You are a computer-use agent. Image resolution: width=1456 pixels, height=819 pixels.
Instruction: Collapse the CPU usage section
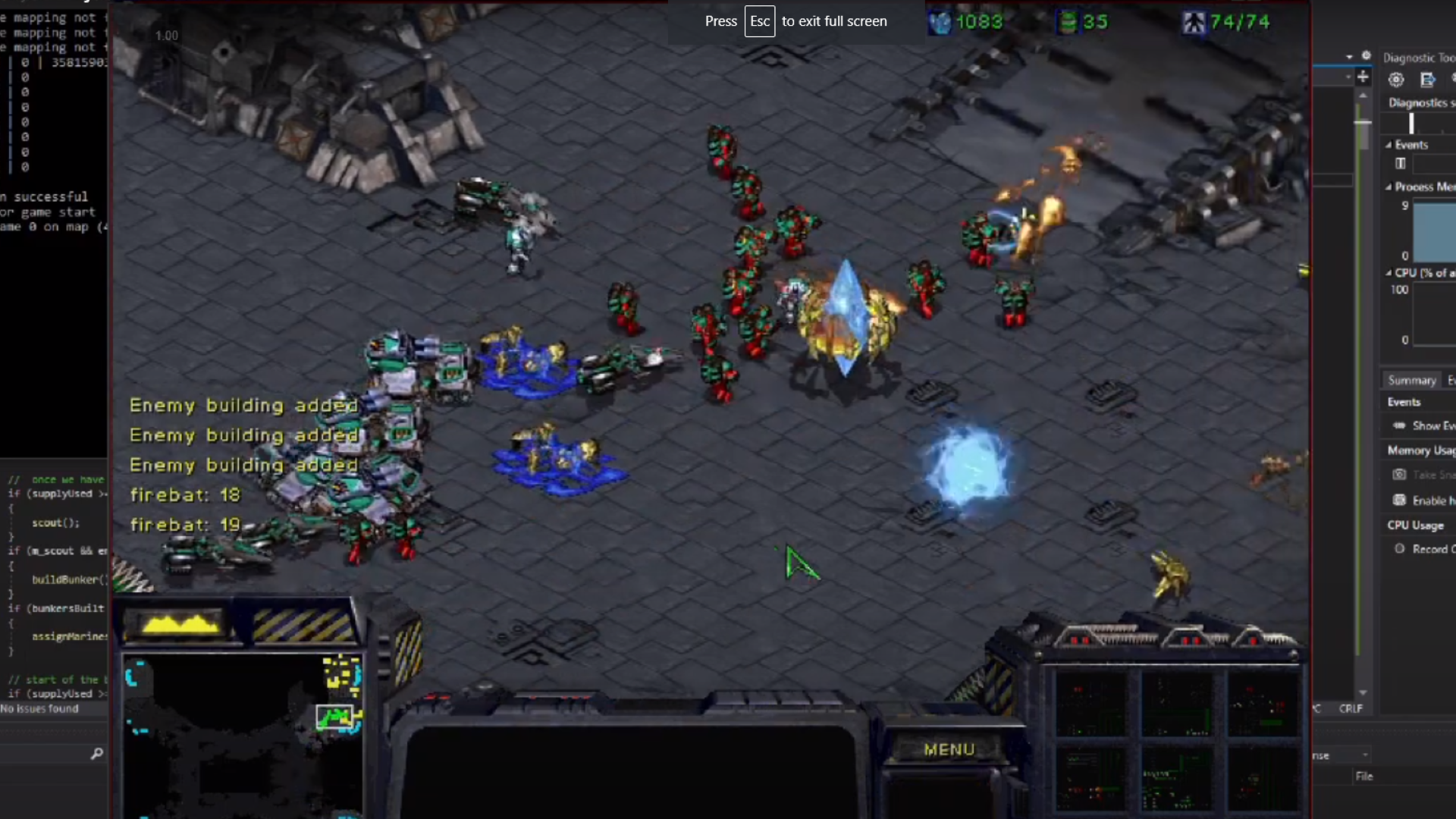pyautogui.click(x=1389, y=273)
